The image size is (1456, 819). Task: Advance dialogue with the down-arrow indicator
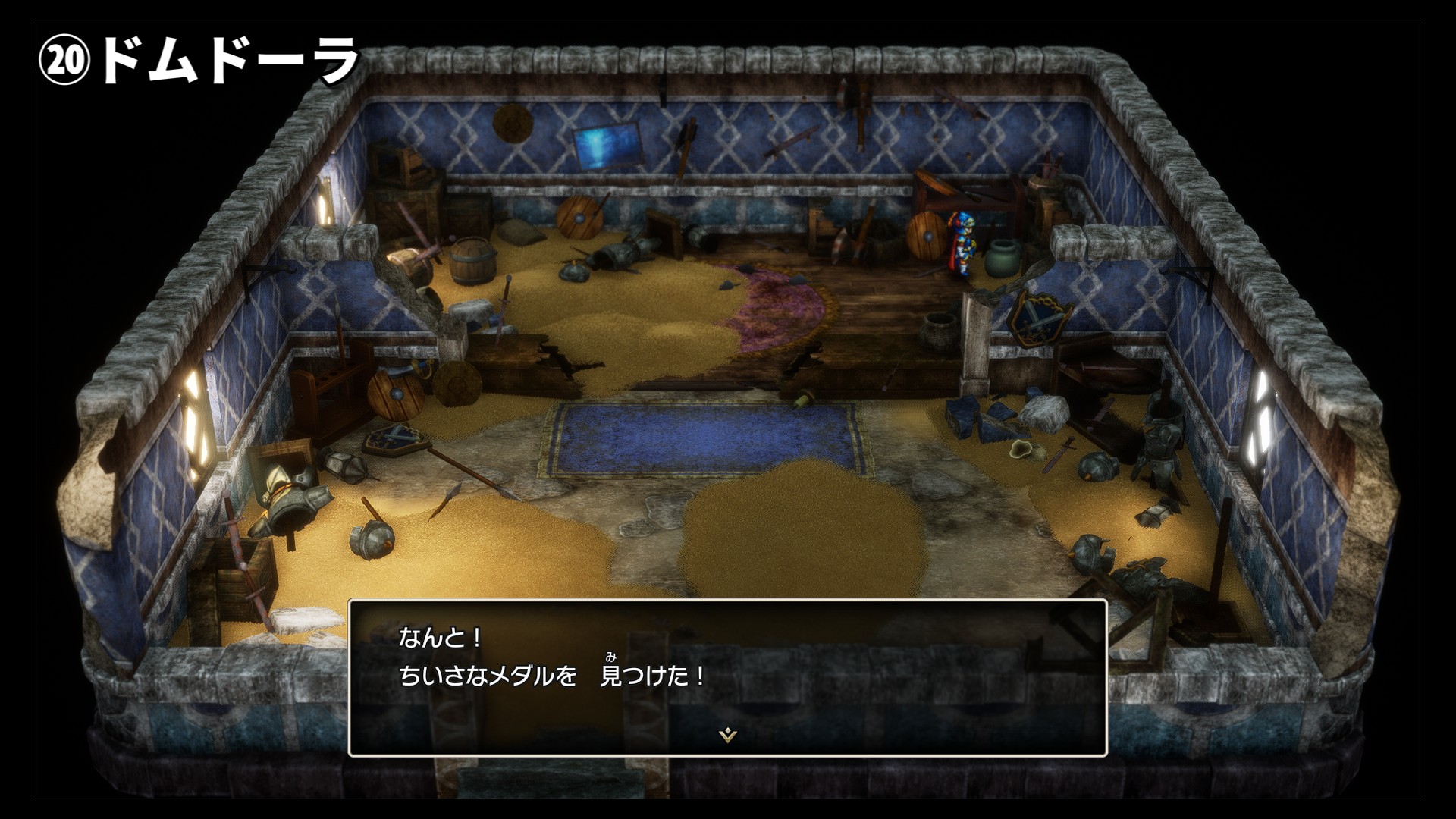click(x=727, y=735)
